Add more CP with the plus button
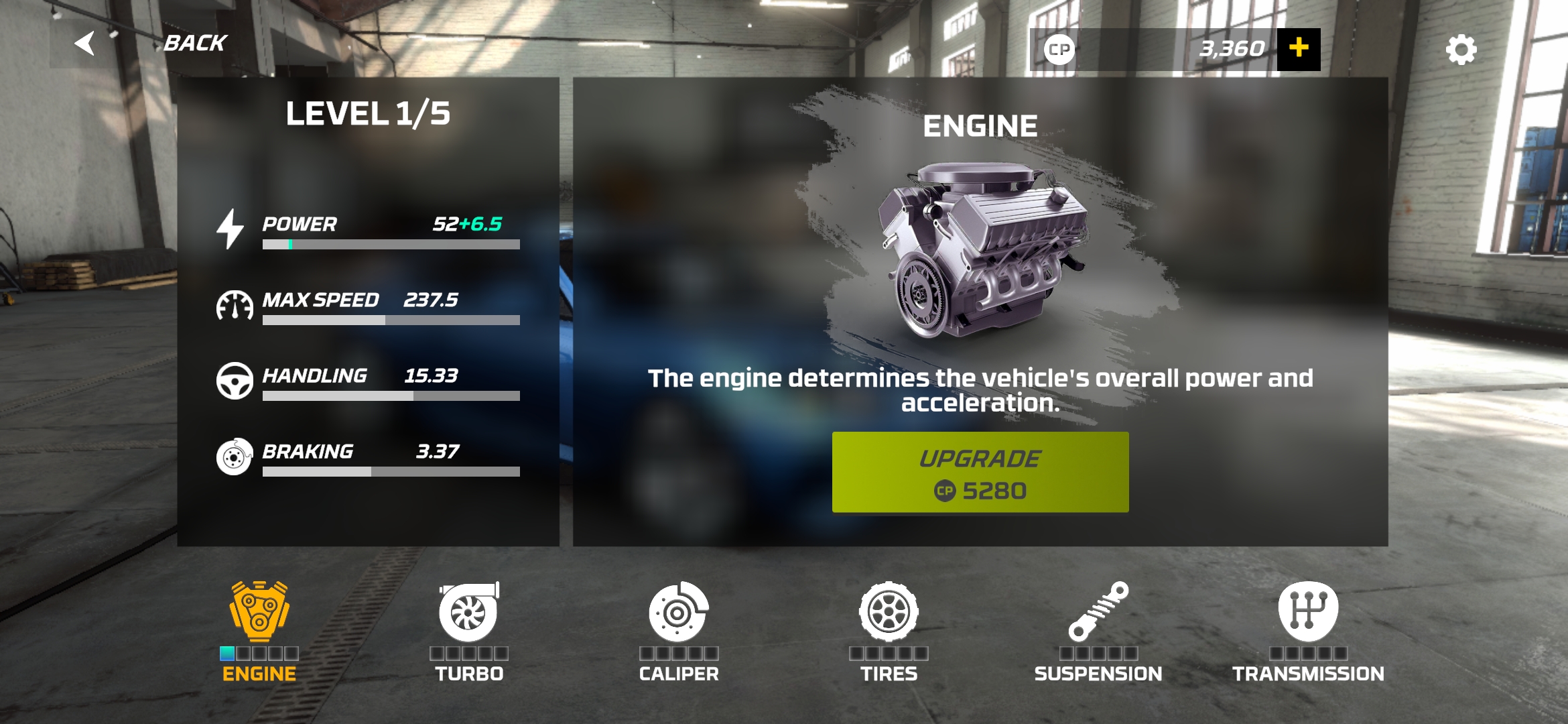This screenshot has width=1568, height=724. pyautogui.click(x=1299, y=49)
